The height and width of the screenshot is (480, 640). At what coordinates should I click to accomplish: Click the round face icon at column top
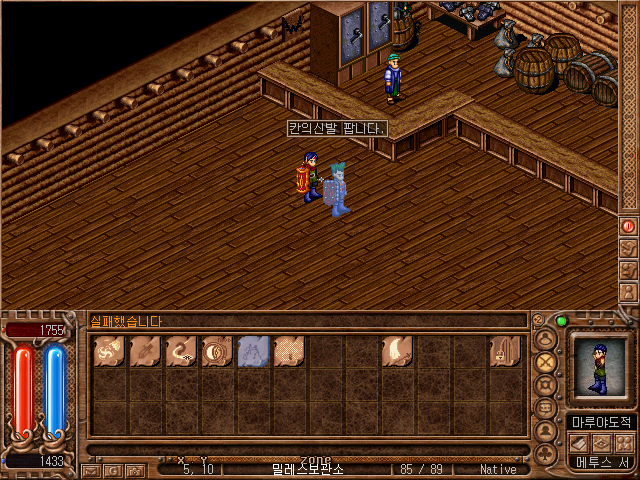coord(546,338)
